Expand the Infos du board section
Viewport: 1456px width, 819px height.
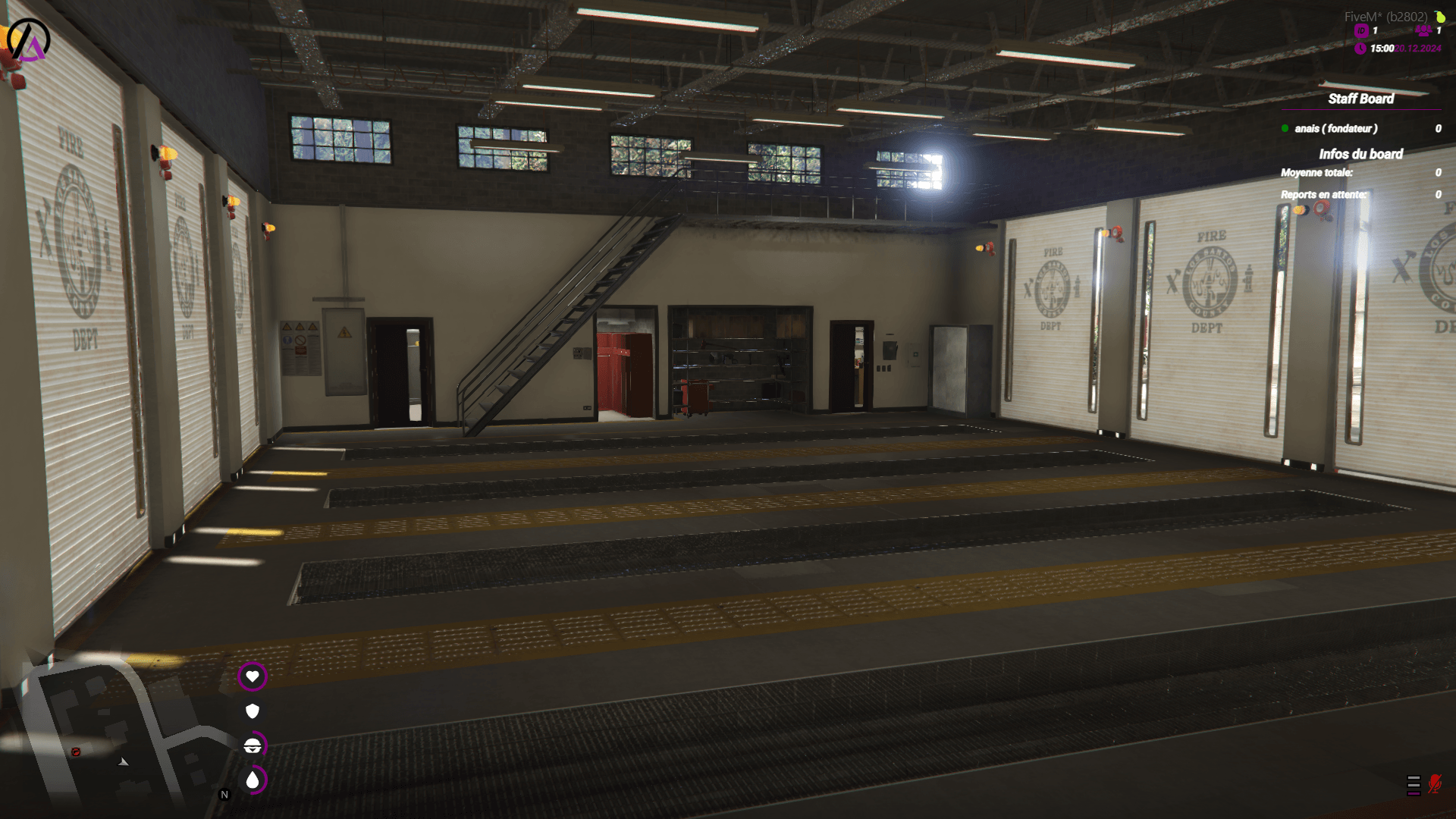pyautogui.click(x=1361, y=154)
